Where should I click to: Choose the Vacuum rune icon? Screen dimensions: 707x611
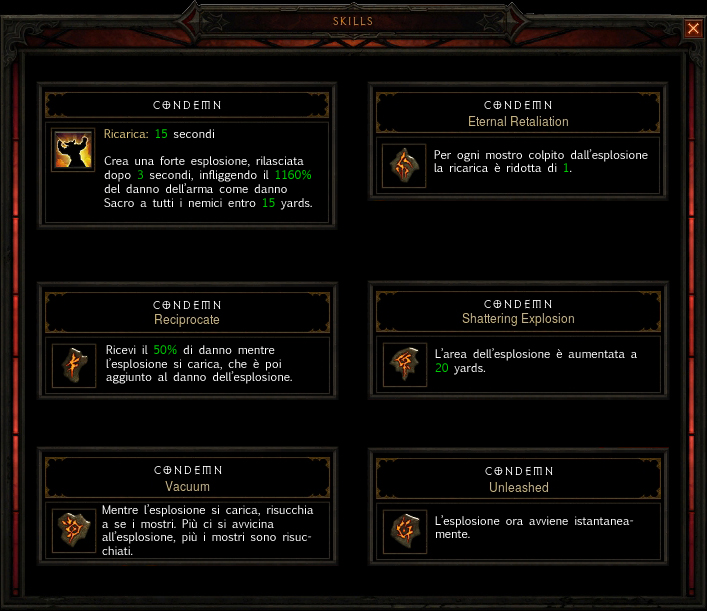click(73, 531)
